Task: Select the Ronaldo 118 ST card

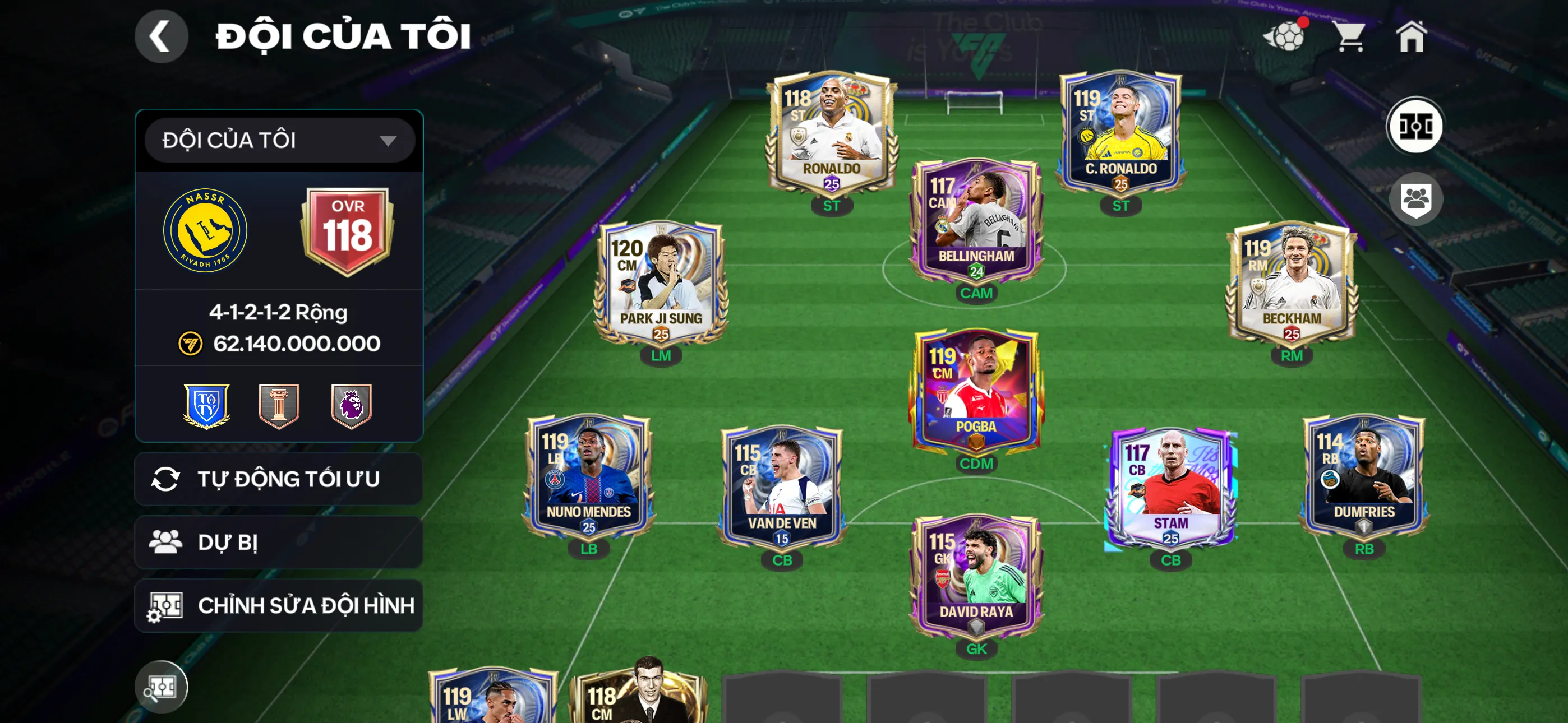Action: pos(831,134)
